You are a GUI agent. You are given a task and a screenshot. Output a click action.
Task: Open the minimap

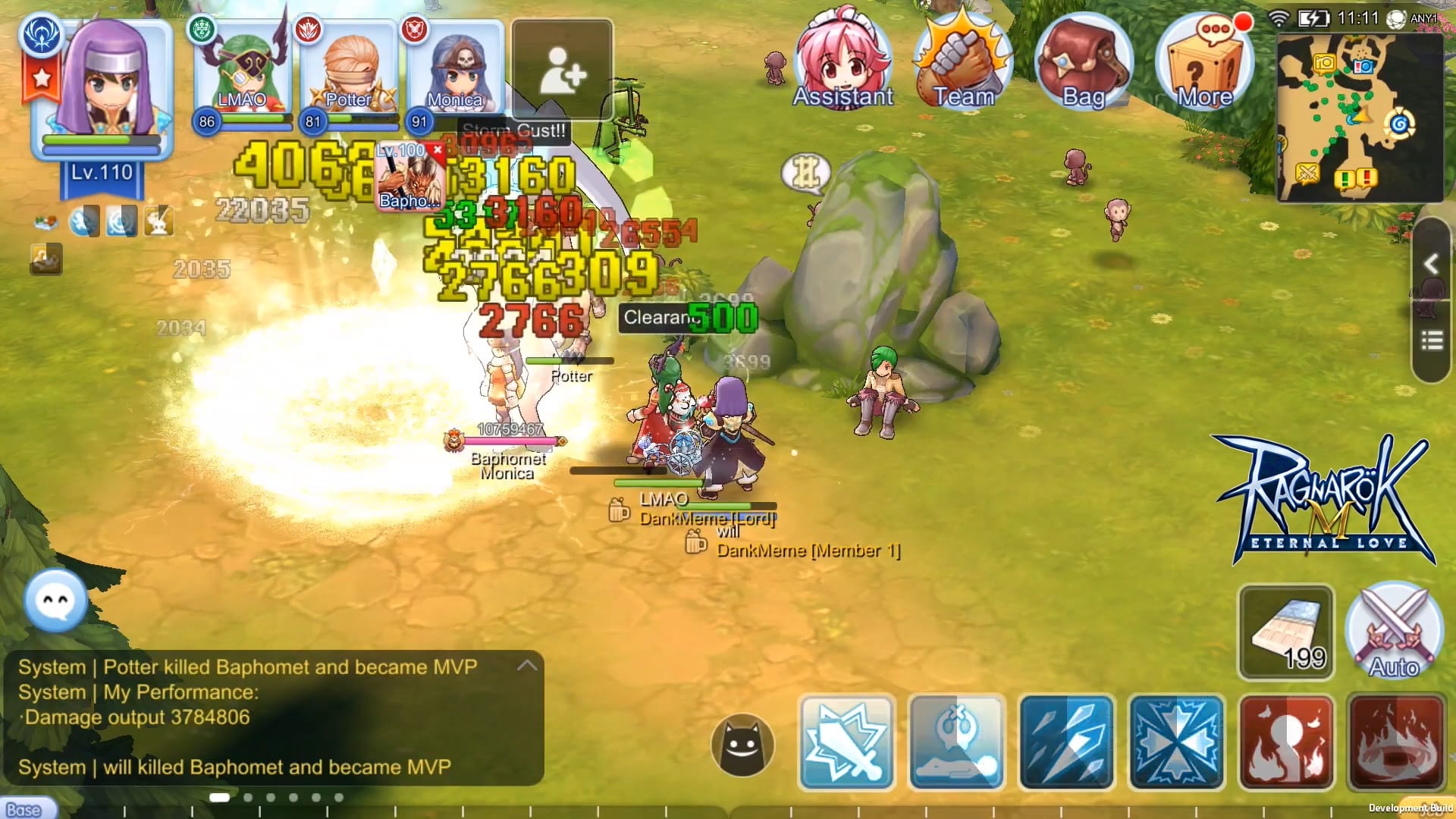[1359, 118]
